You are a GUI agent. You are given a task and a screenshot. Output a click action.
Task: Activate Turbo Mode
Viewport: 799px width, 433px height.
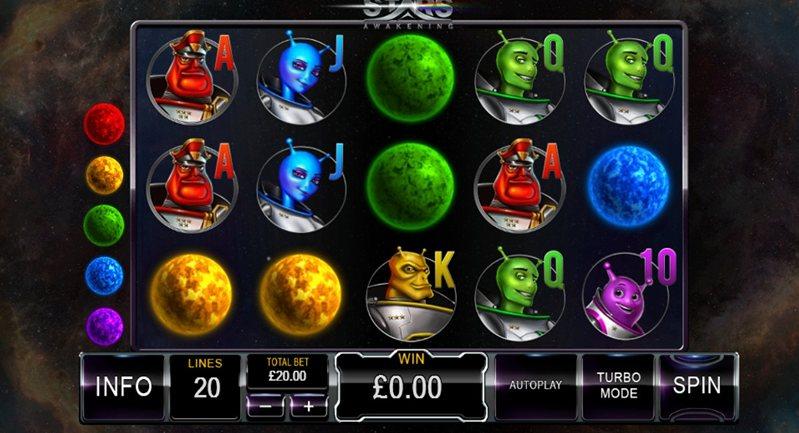click(618, 386)
